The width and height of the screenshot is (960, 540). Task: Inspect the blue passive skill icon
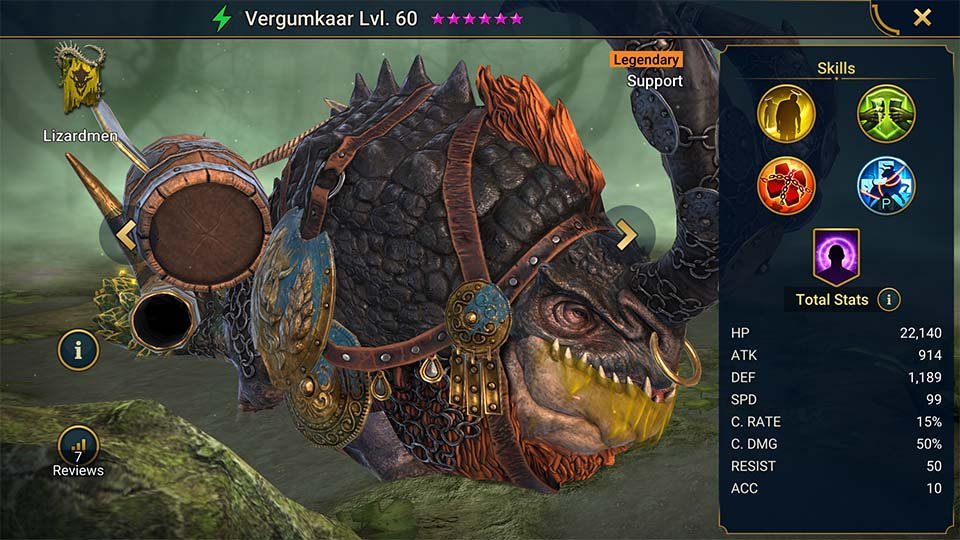886,185
